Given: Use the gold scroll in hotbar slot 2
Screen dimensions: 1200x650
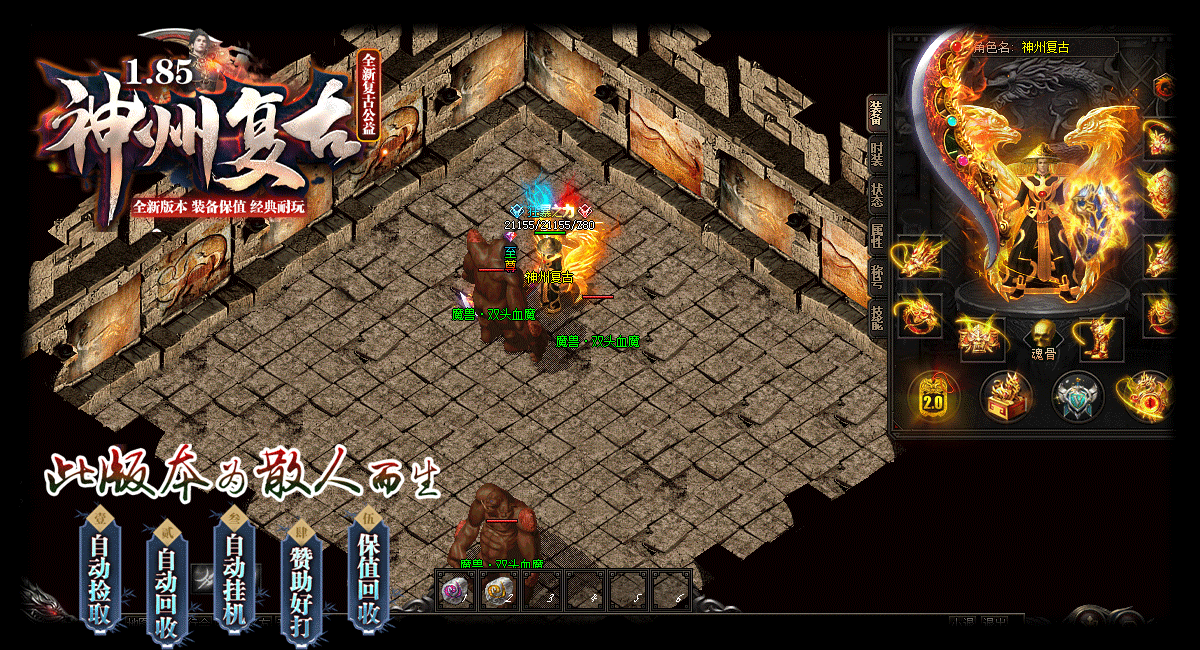Looking at the screenshot, I should coord(499,591).
